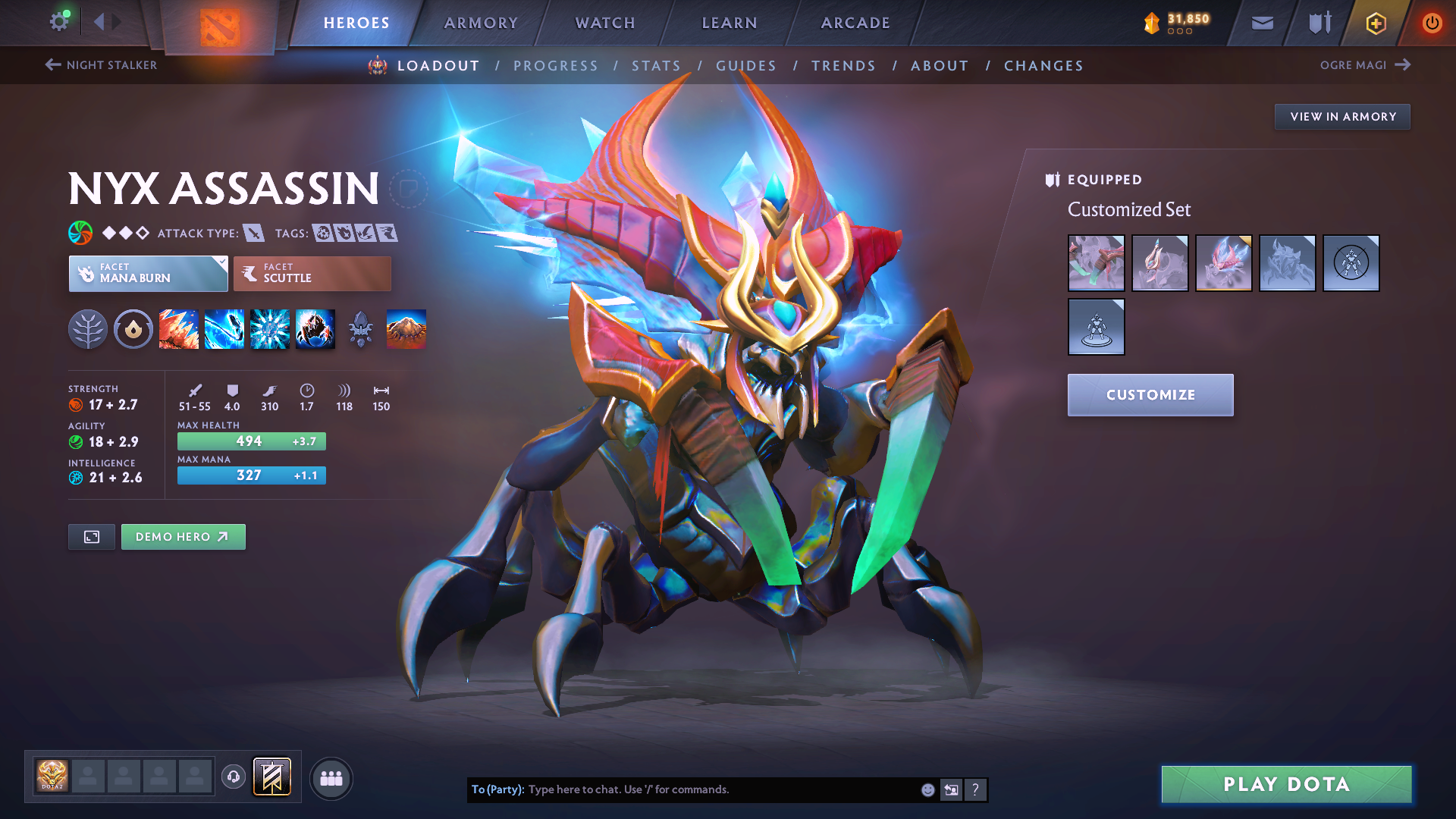Open the Customize loadout button
The image size is (1456, 819).
coord(1150,395)
